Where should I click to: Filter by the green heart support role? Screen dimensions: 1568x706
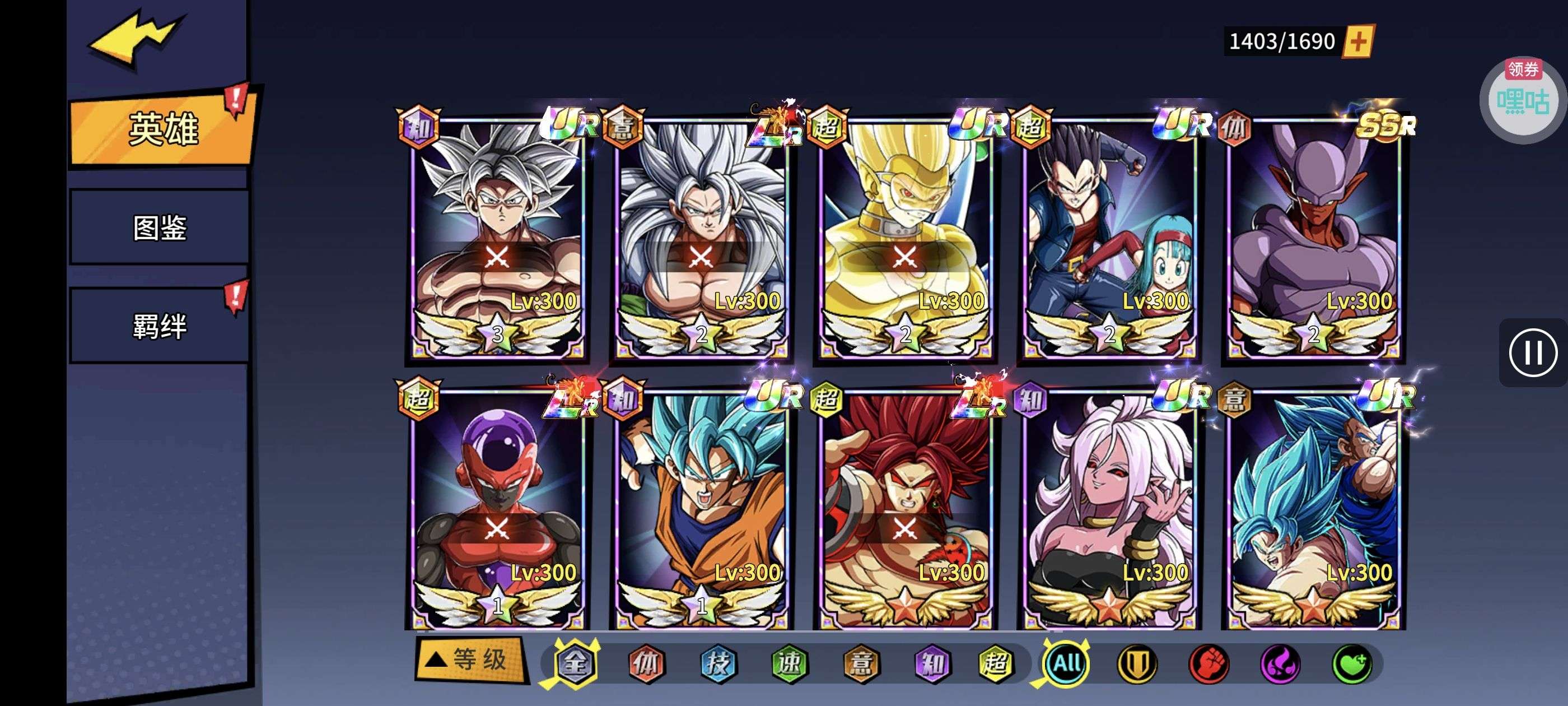tap(1352, 663)
